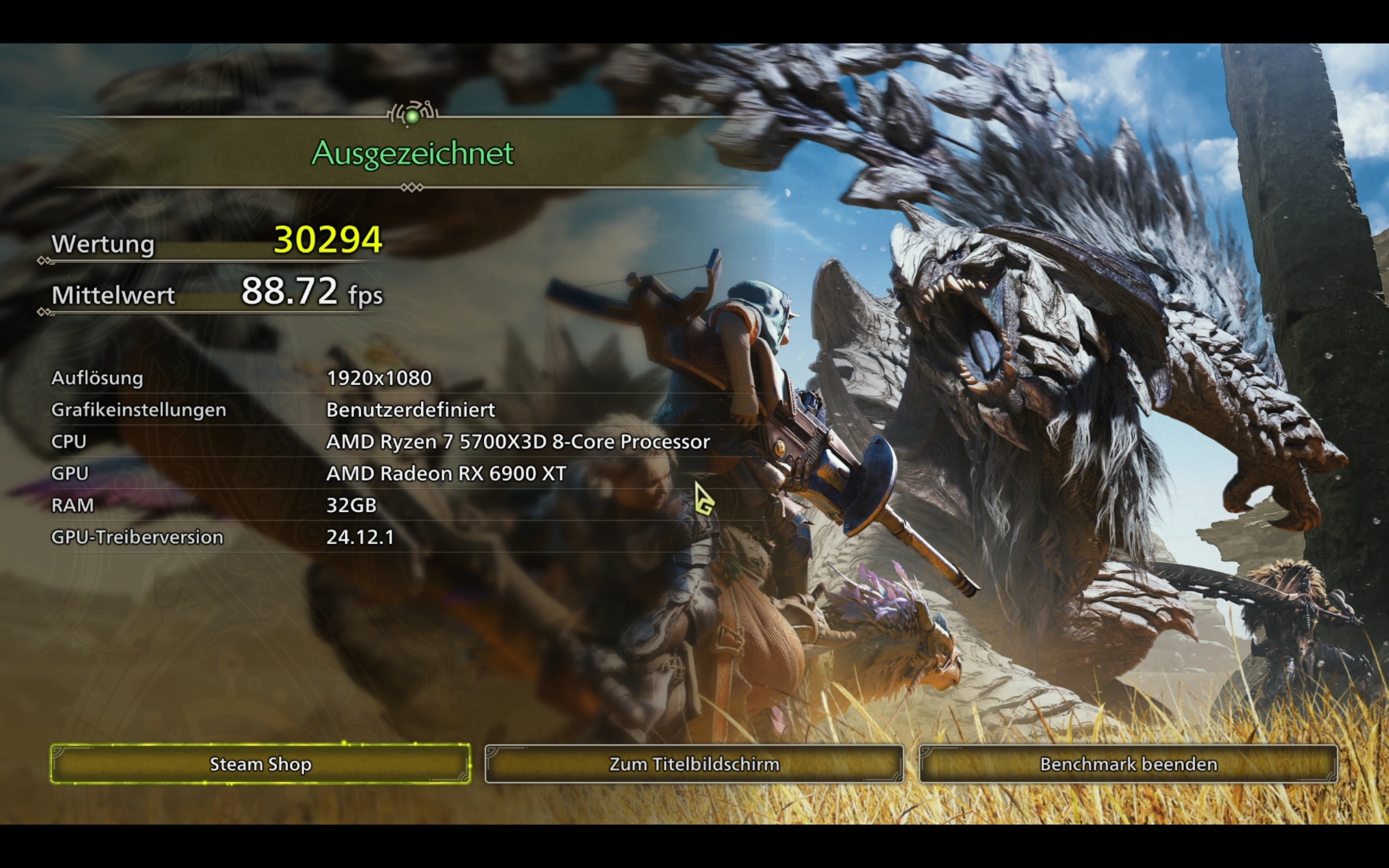This screenshot has height=868, width=1389.
Task: Click the RAM entry showing 32GB
Action: point(351,506)
